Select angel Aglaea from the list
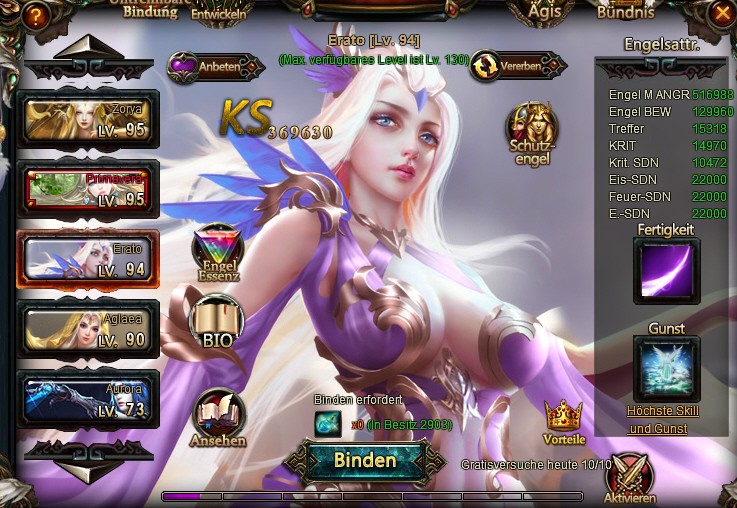Screen dimensions: 737x508 click(88, 328)
